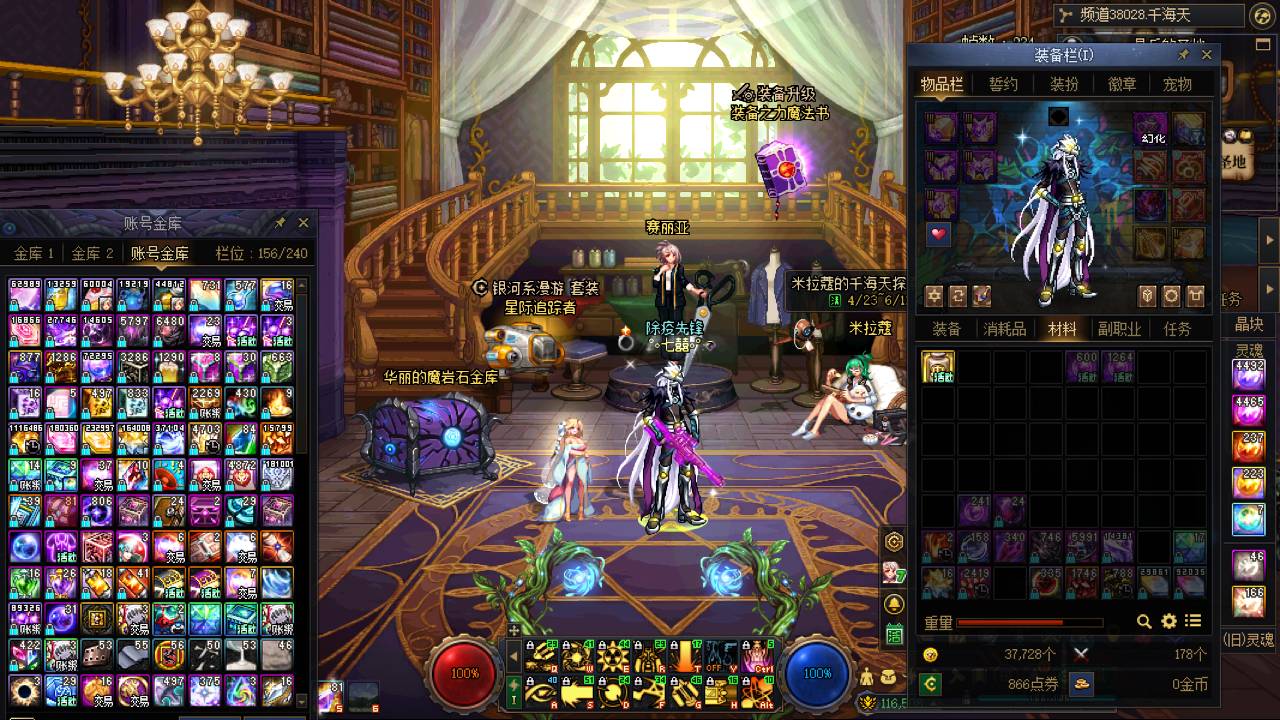Open inventory settings via the gear icon

[1168, 622]
